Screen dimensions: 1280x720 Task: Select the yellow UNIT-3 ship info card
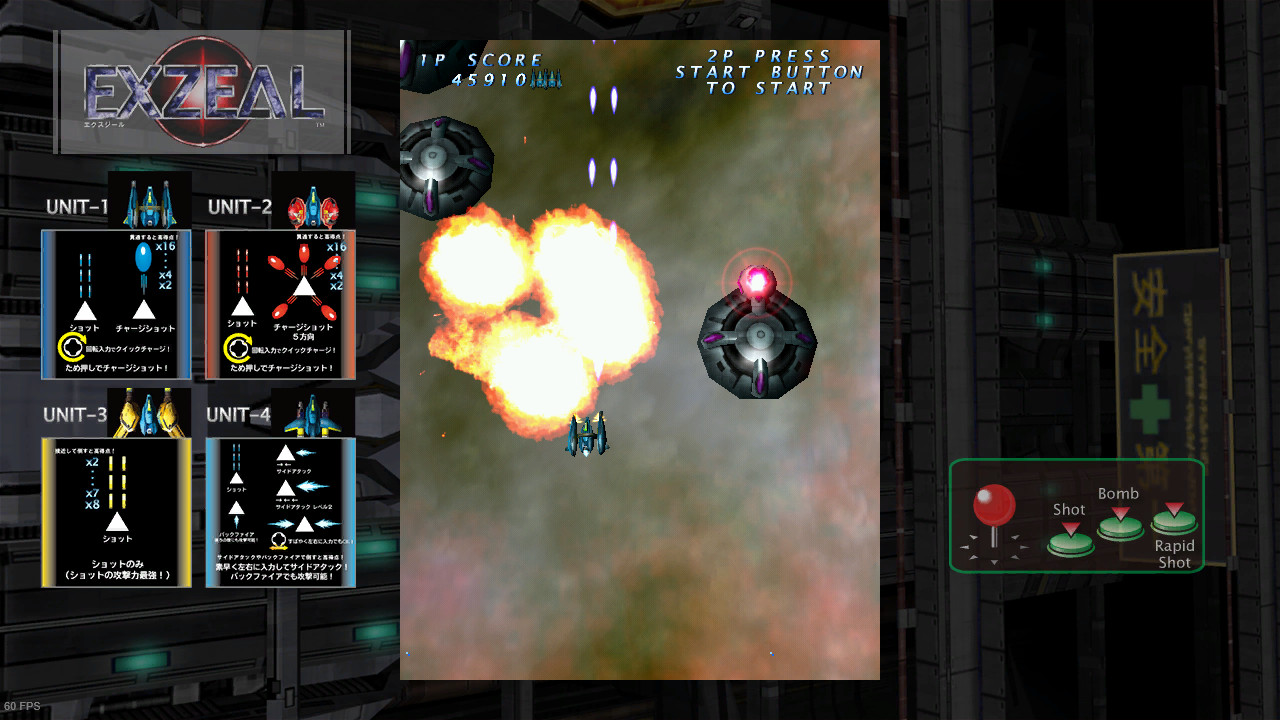[x=116, y=512]
